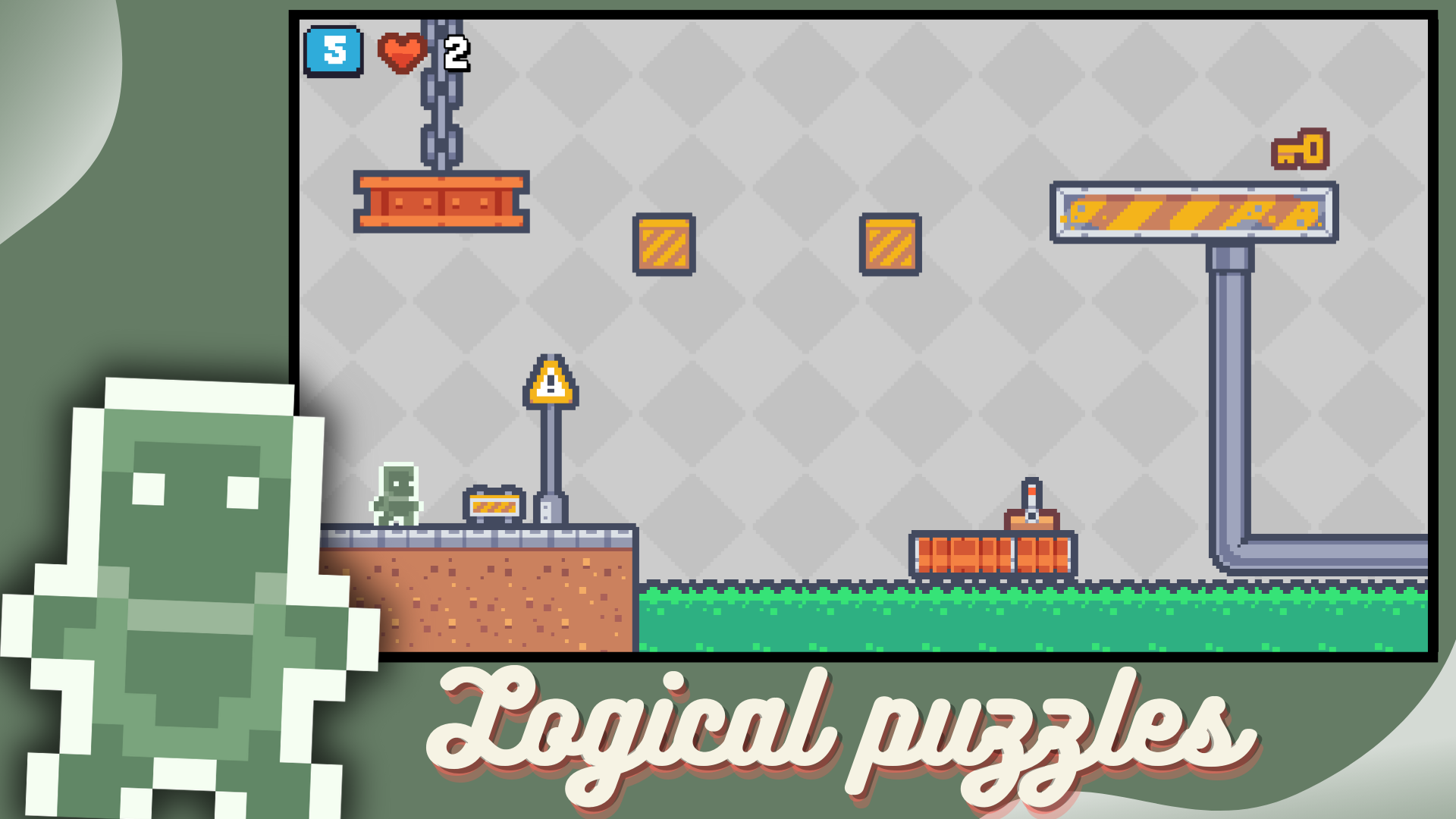Click the orange beam hanging from the chain

441,201
